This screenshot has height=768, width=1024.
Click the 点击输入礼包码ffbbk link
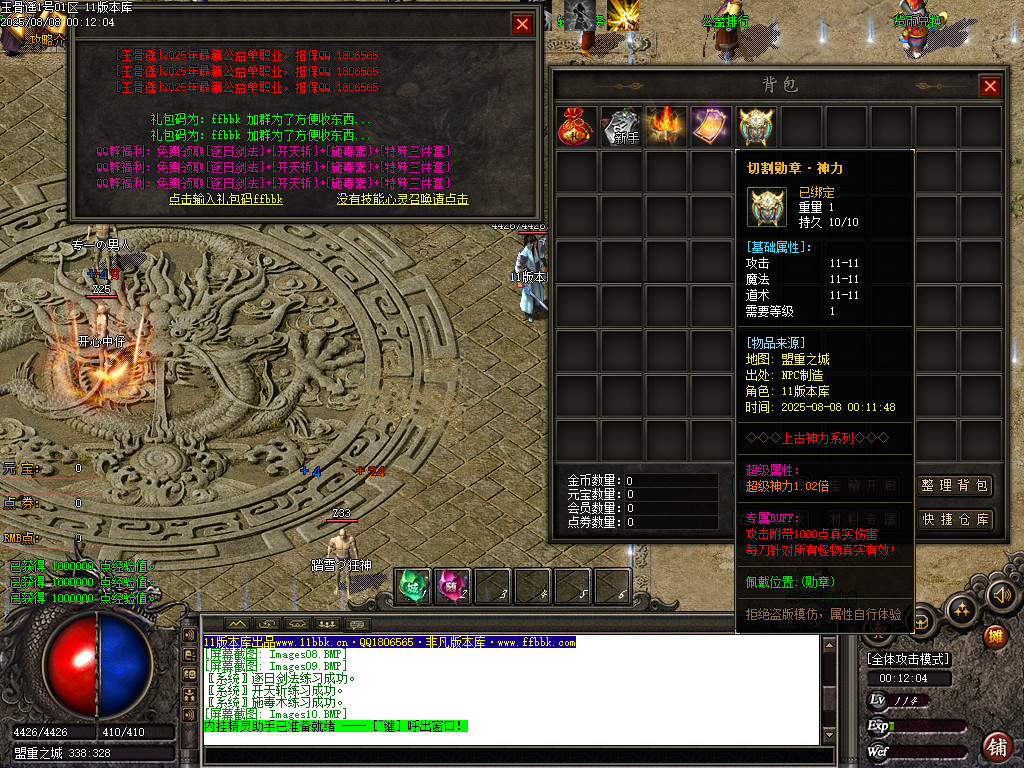tap(226, 199)
